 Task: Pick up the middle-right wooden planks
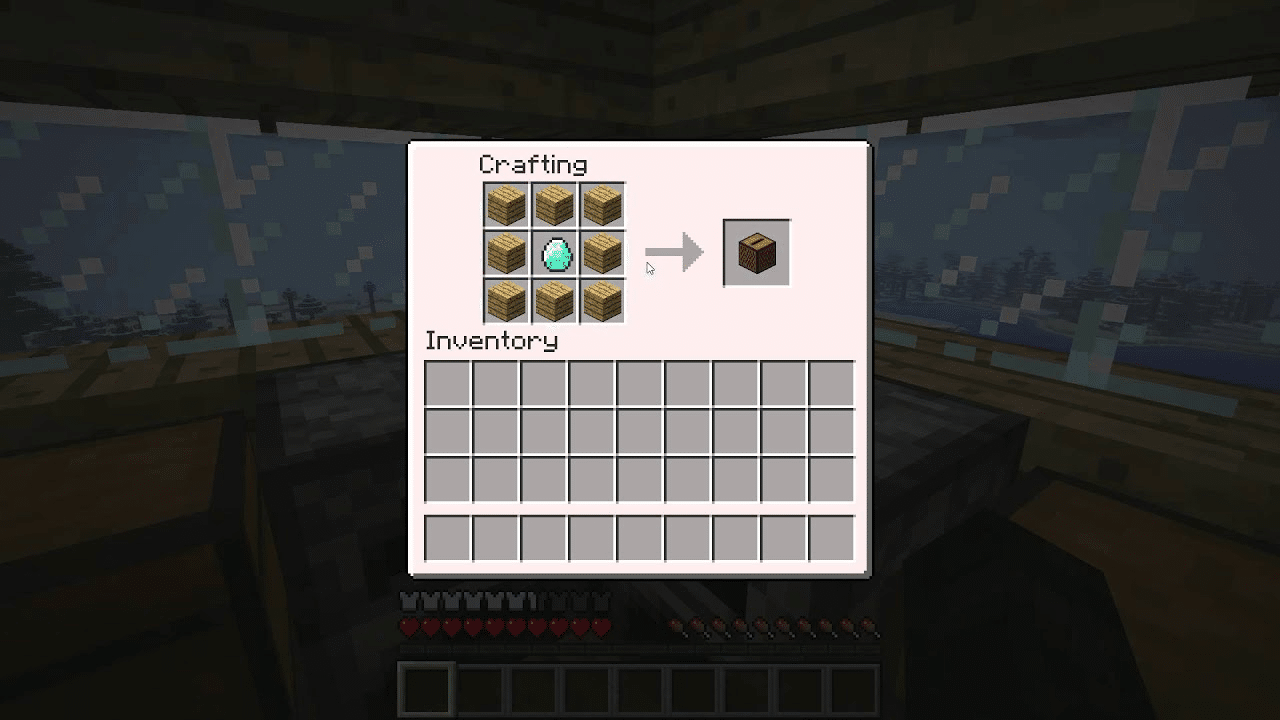[604, 252]
